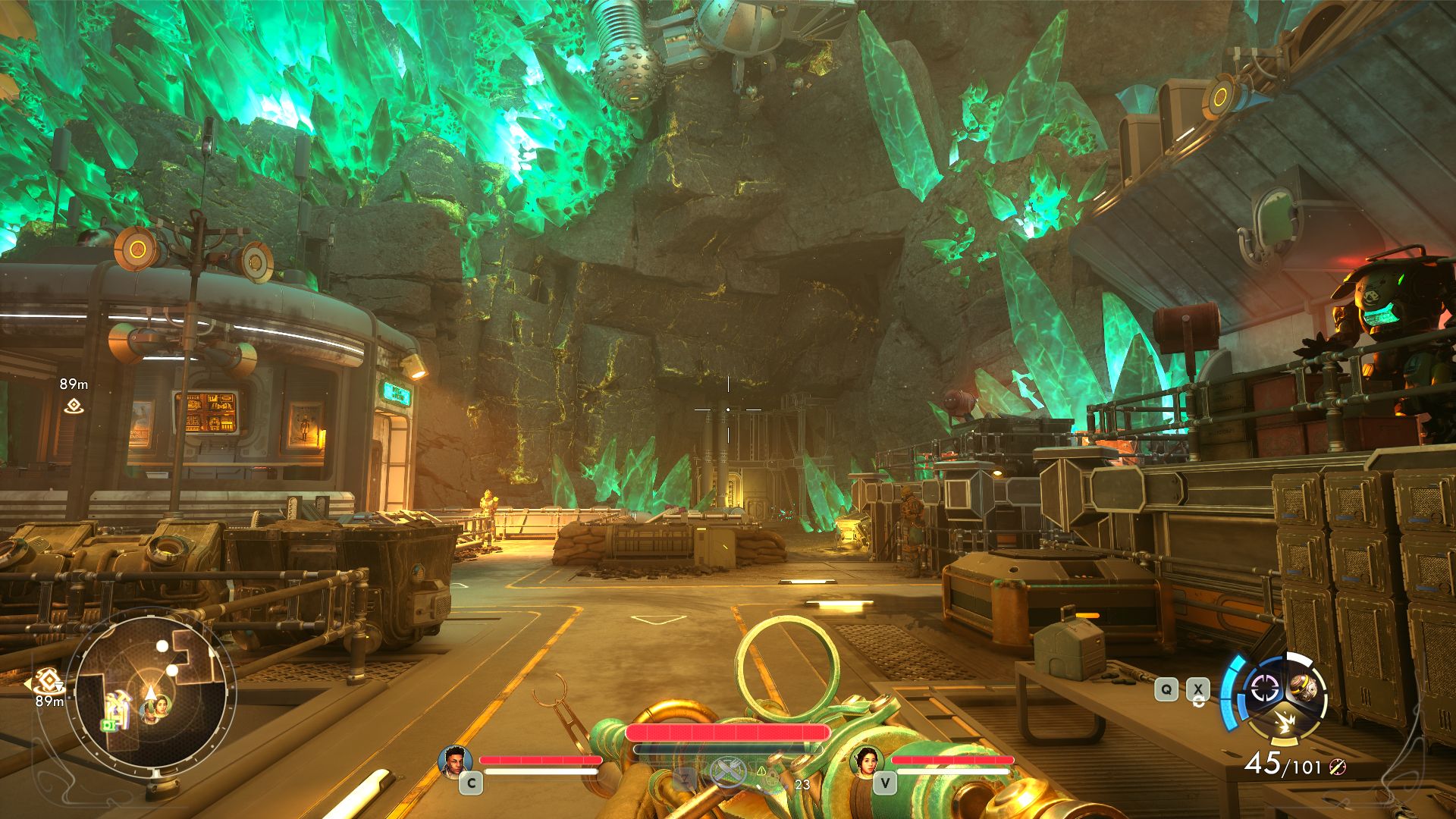
Task: Click the ammo type icon beside ammo count
Action: pyautogui.click(x=1338, y=767)
